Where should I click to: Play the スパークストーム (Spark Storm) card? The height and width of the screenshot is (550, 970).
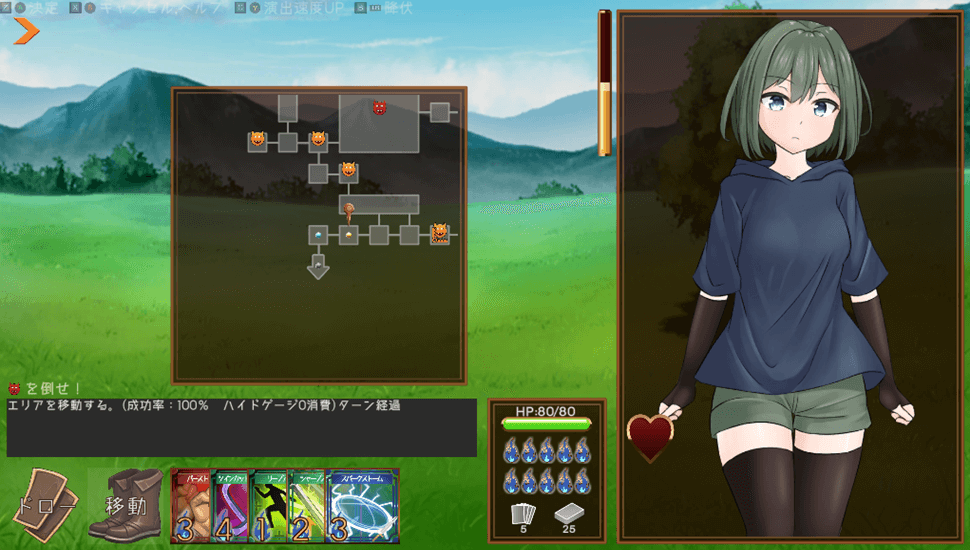point(363,506)
